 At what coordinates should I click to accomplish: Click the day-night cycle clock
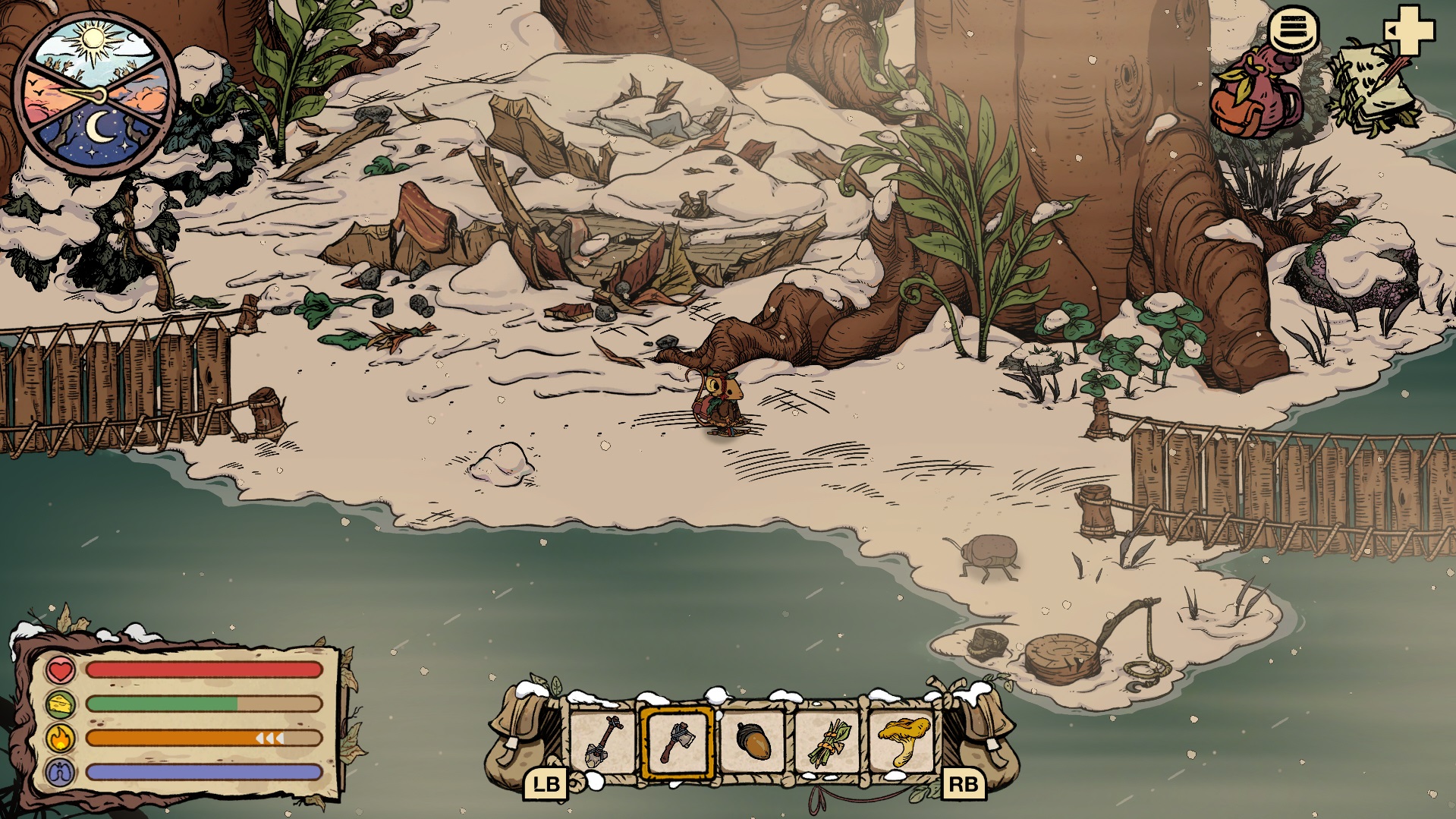pyautogui.click(x=95, y=95)
